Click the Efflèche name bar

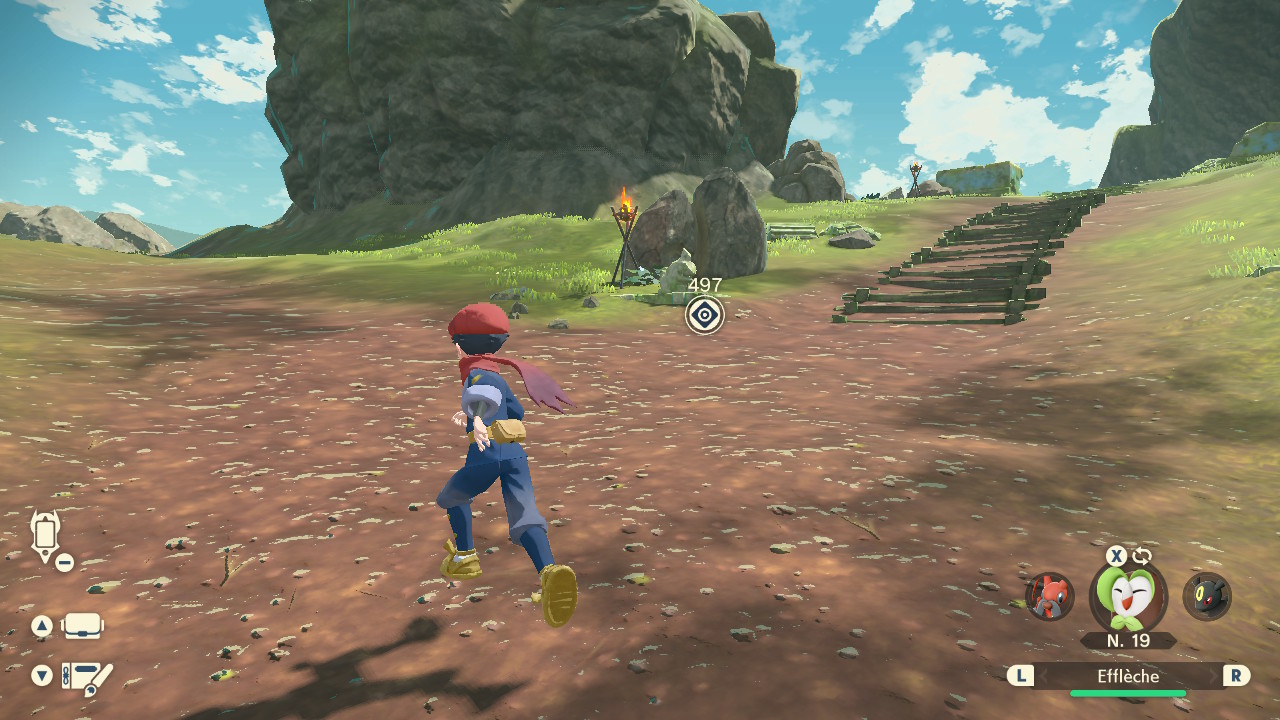pyautogui.click(x=1128, y=676)
